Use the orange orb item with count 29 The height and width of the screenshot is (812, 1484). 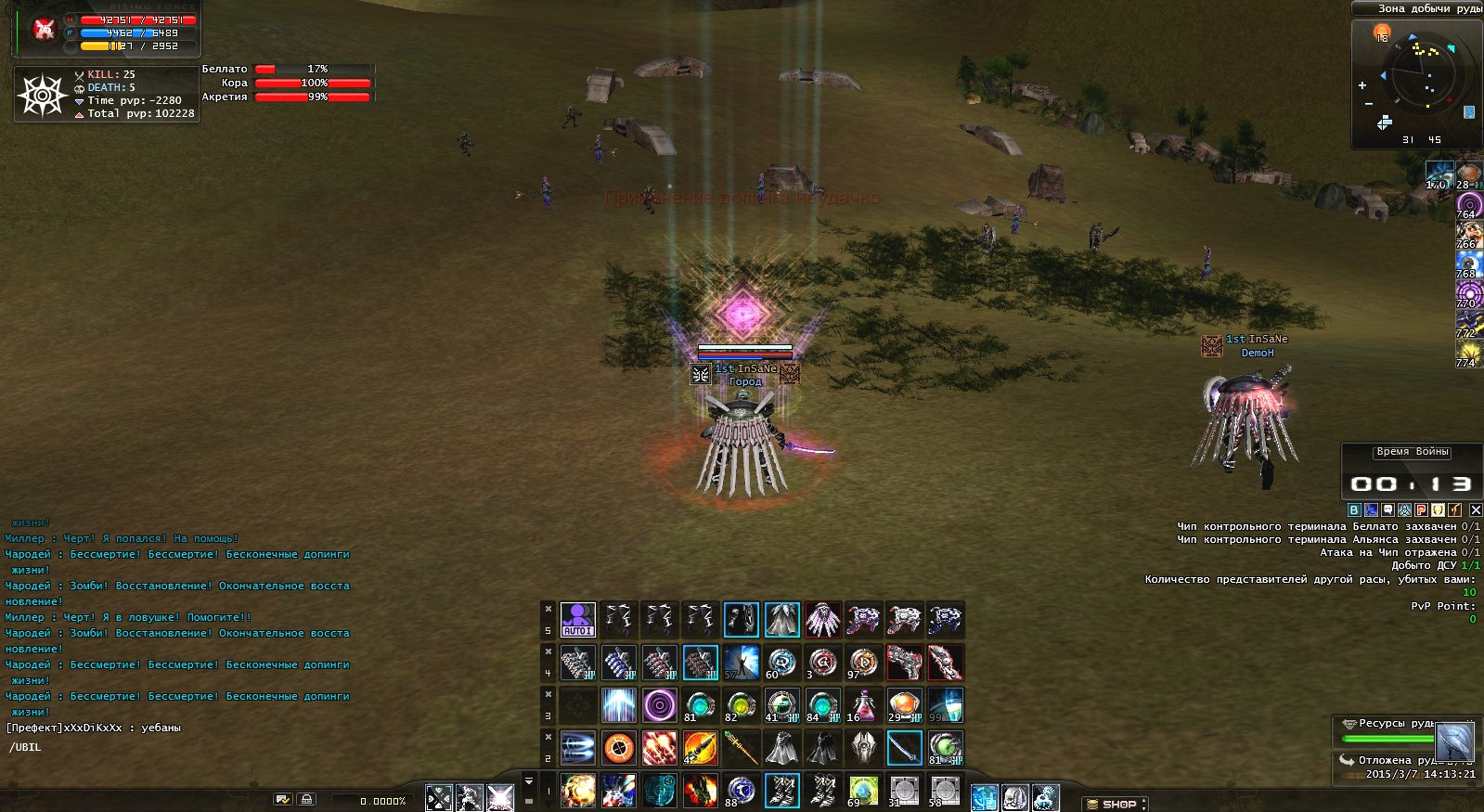tap(904, 705)
